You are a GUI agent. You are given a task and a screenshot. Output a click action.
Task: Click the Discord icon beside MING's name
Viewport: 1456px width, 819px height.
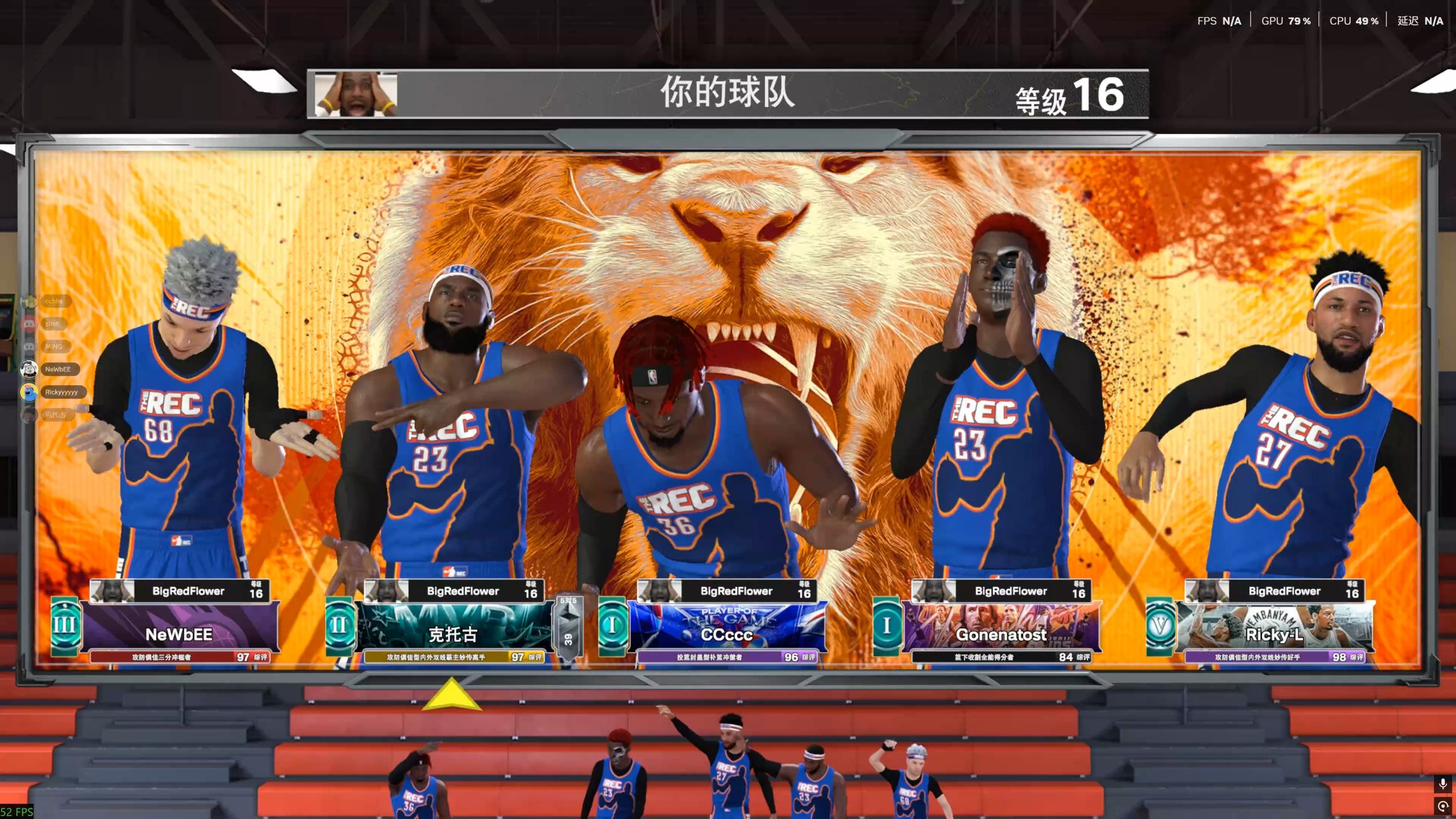[28, 346]
